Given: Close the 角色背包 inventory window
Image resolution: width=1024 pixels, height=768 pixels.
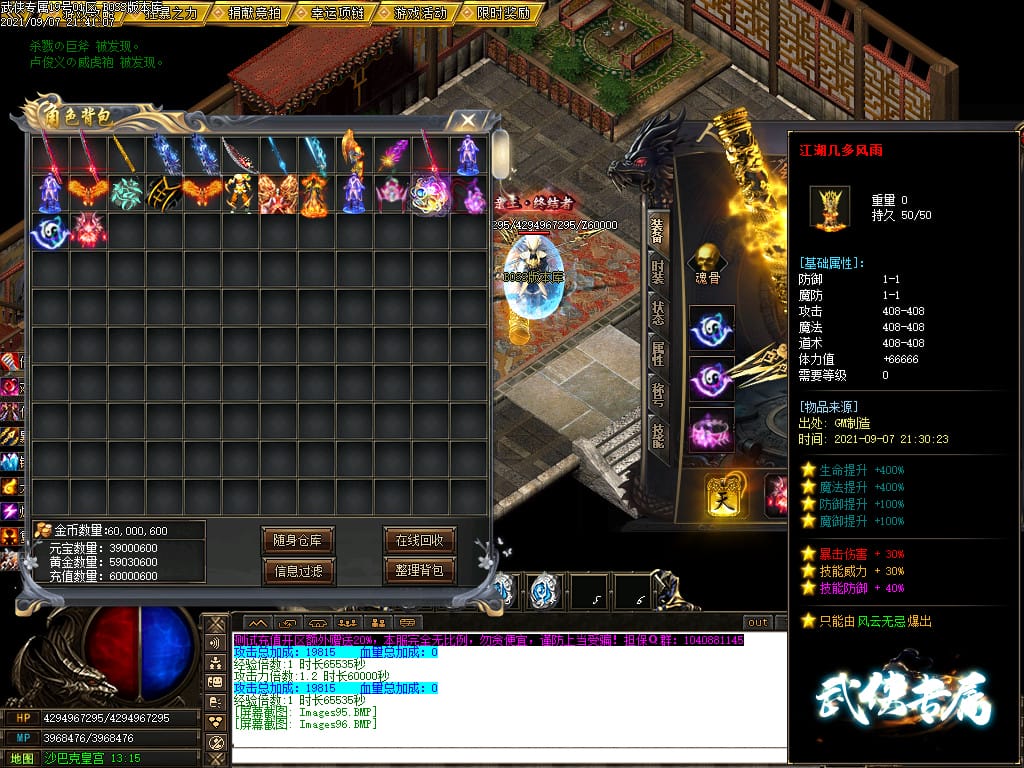Looking at the screenshot, I should coord(467,120).
